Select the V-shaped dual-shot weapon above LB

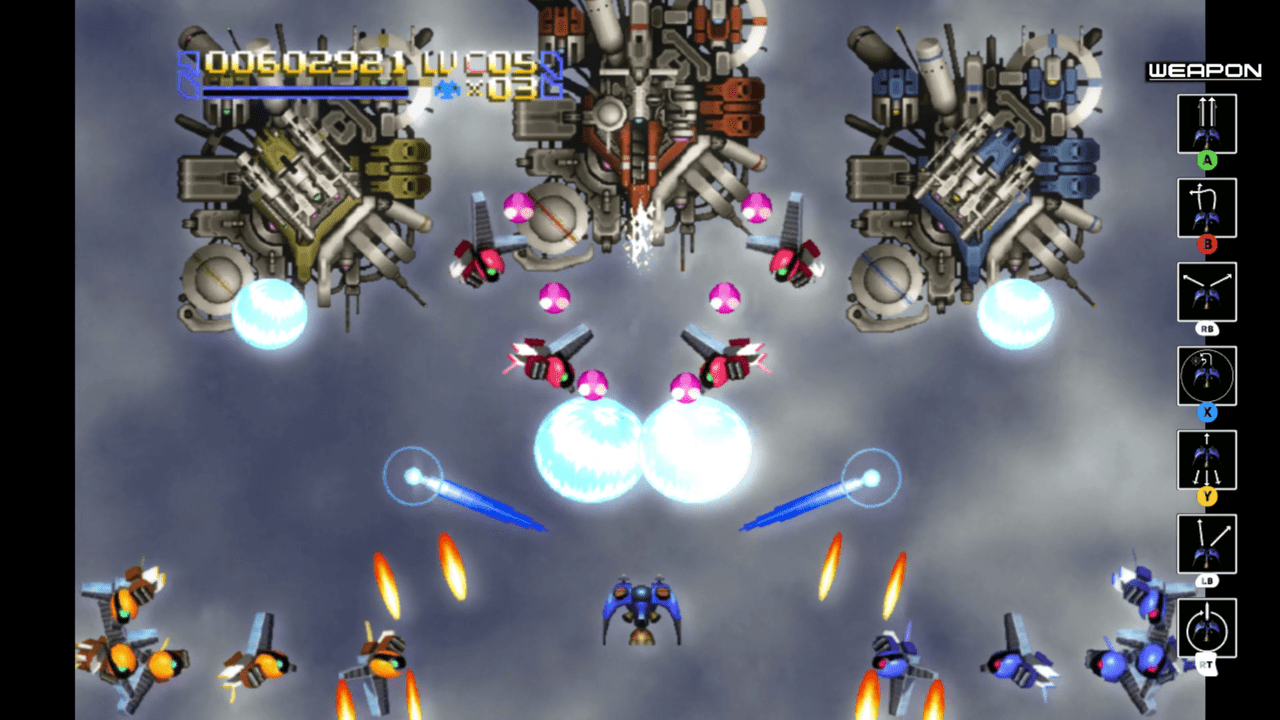coord(1207,543)
